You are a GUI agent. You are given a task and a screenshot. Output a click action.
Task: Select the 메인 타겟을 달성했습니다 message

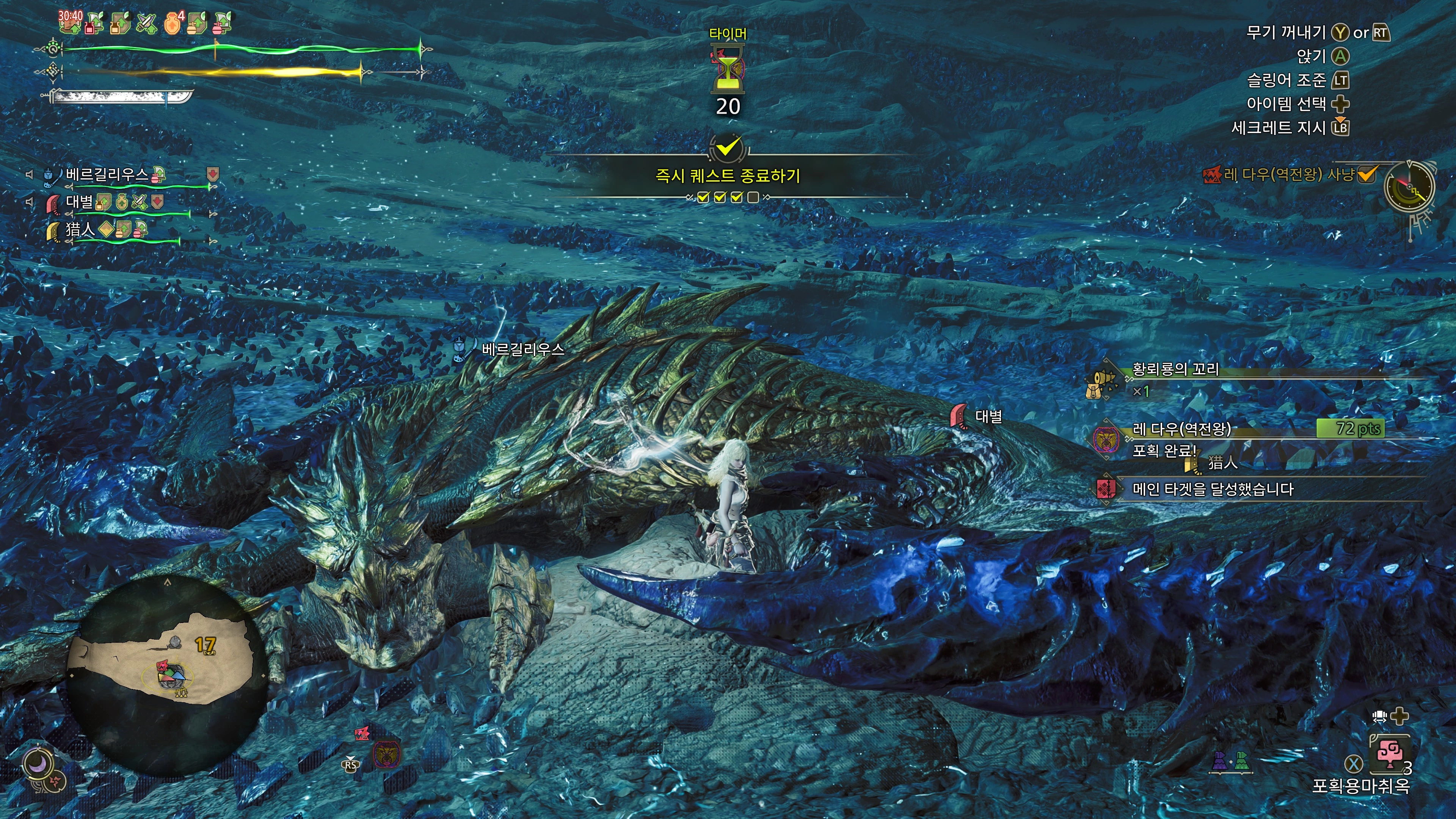[x=1213, y=489]
